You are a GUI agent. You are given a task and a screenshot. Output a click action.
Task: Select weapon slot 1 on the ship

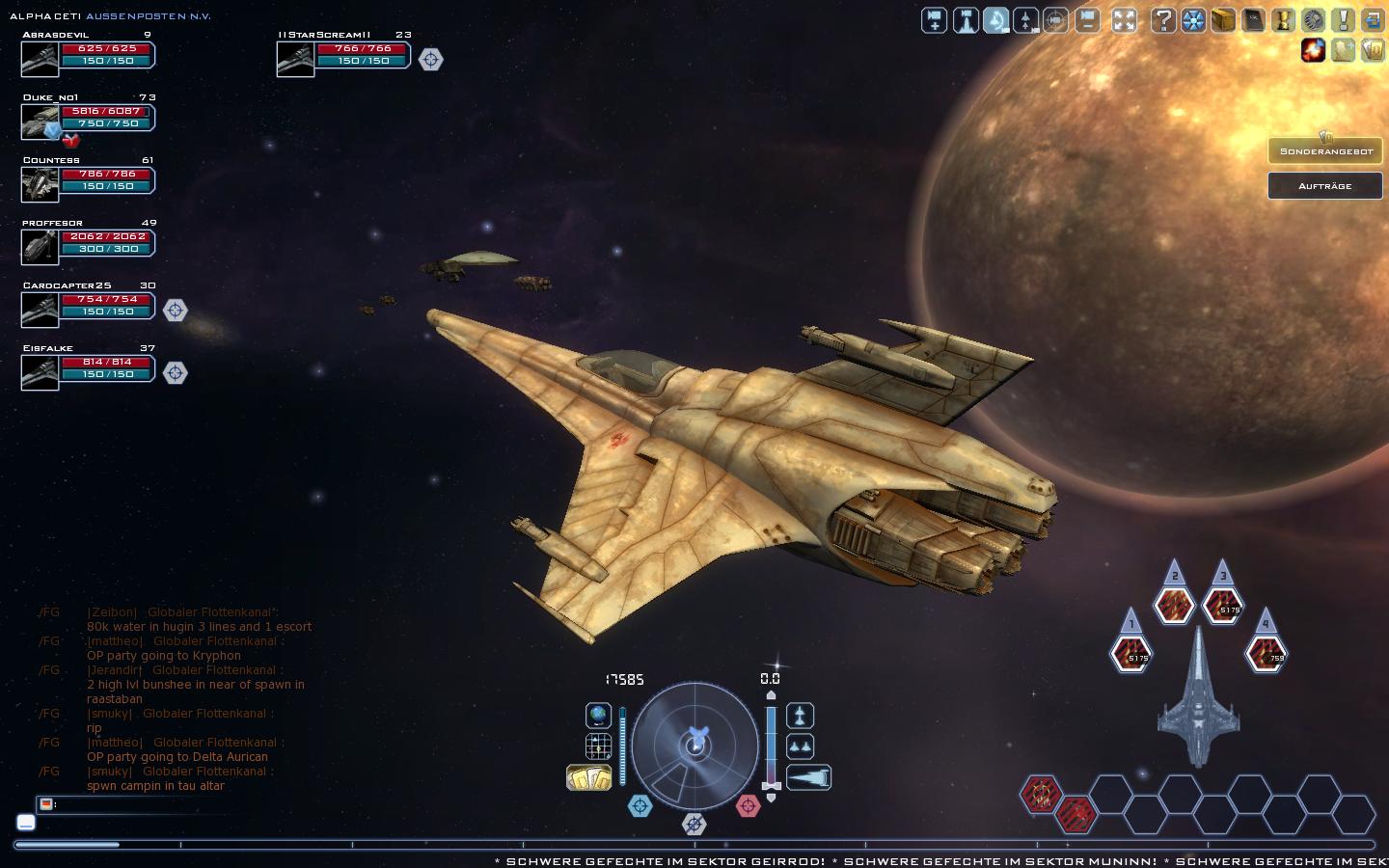click(x=1131, y=654)
